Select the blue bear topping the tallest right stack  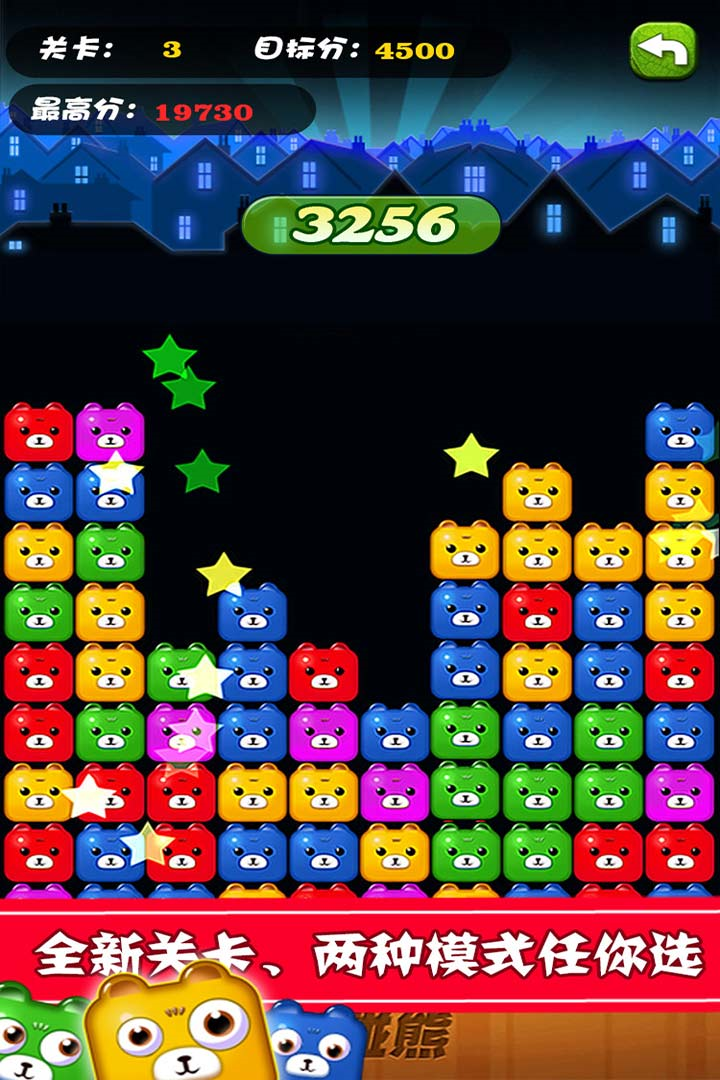(680, 432)
